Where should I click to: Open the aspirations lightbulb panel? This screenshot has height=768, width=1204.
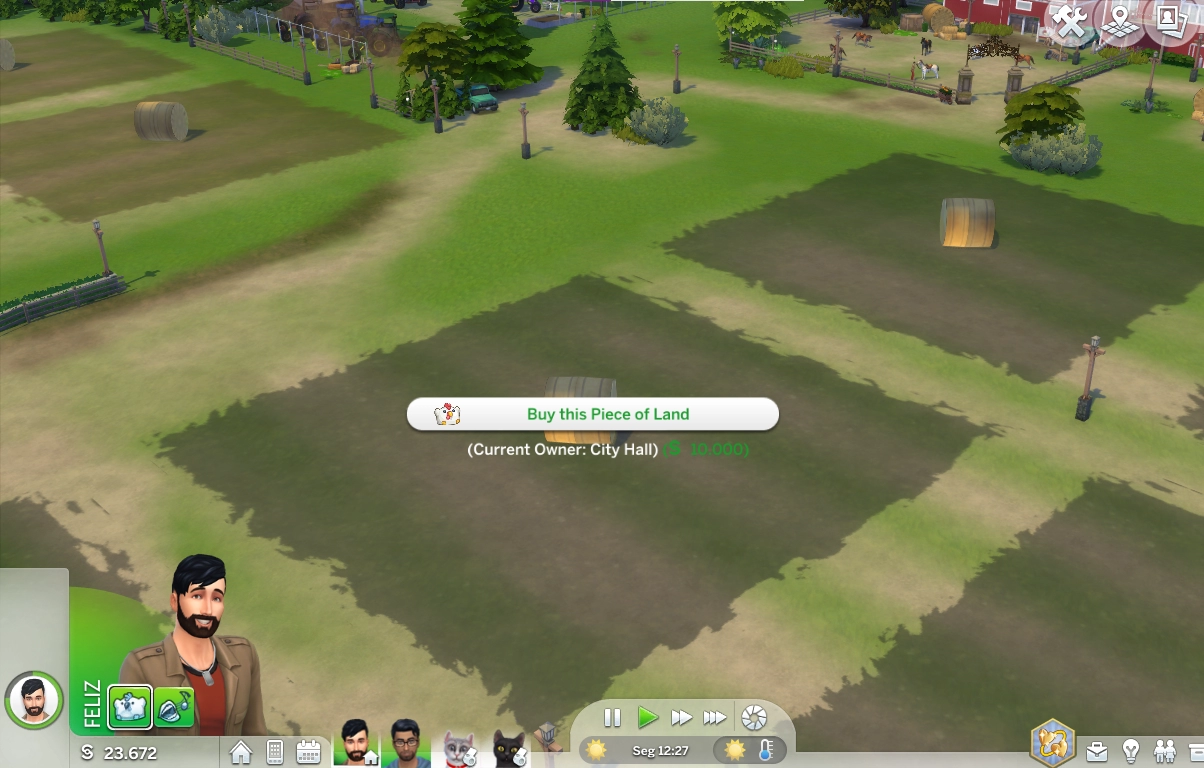(x=1131, y=750)
